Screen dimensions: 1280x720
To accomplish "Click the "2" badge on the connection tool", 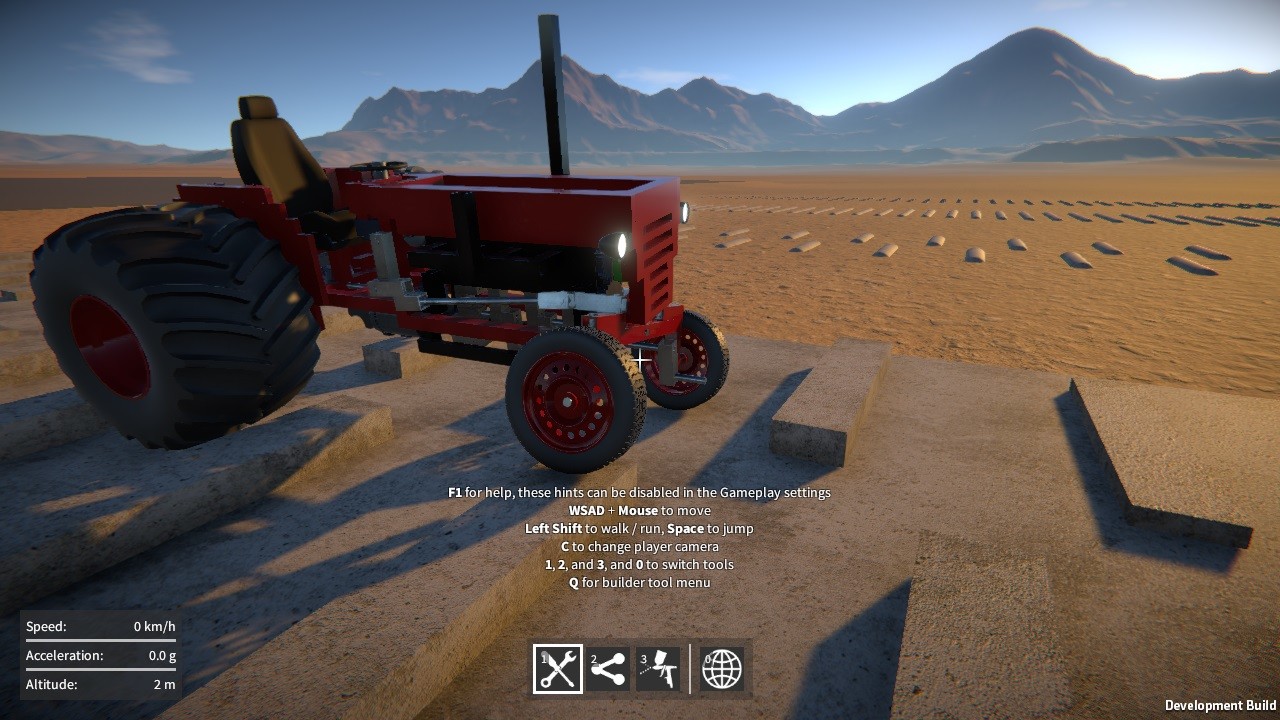I will pyautogui.click(x=596, y=660).
